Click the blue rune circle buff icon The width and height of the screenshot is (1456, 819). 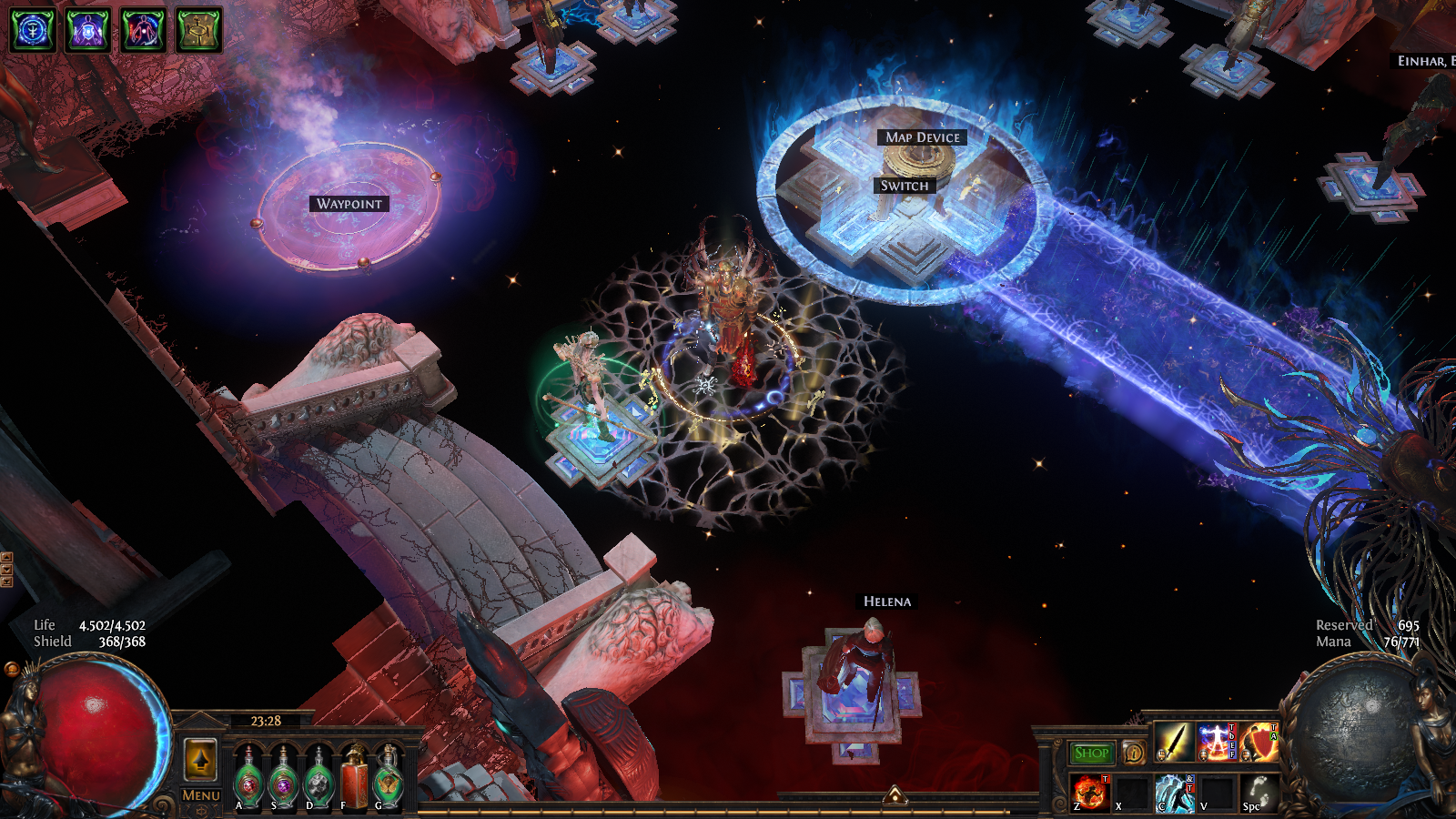[33, 30]
